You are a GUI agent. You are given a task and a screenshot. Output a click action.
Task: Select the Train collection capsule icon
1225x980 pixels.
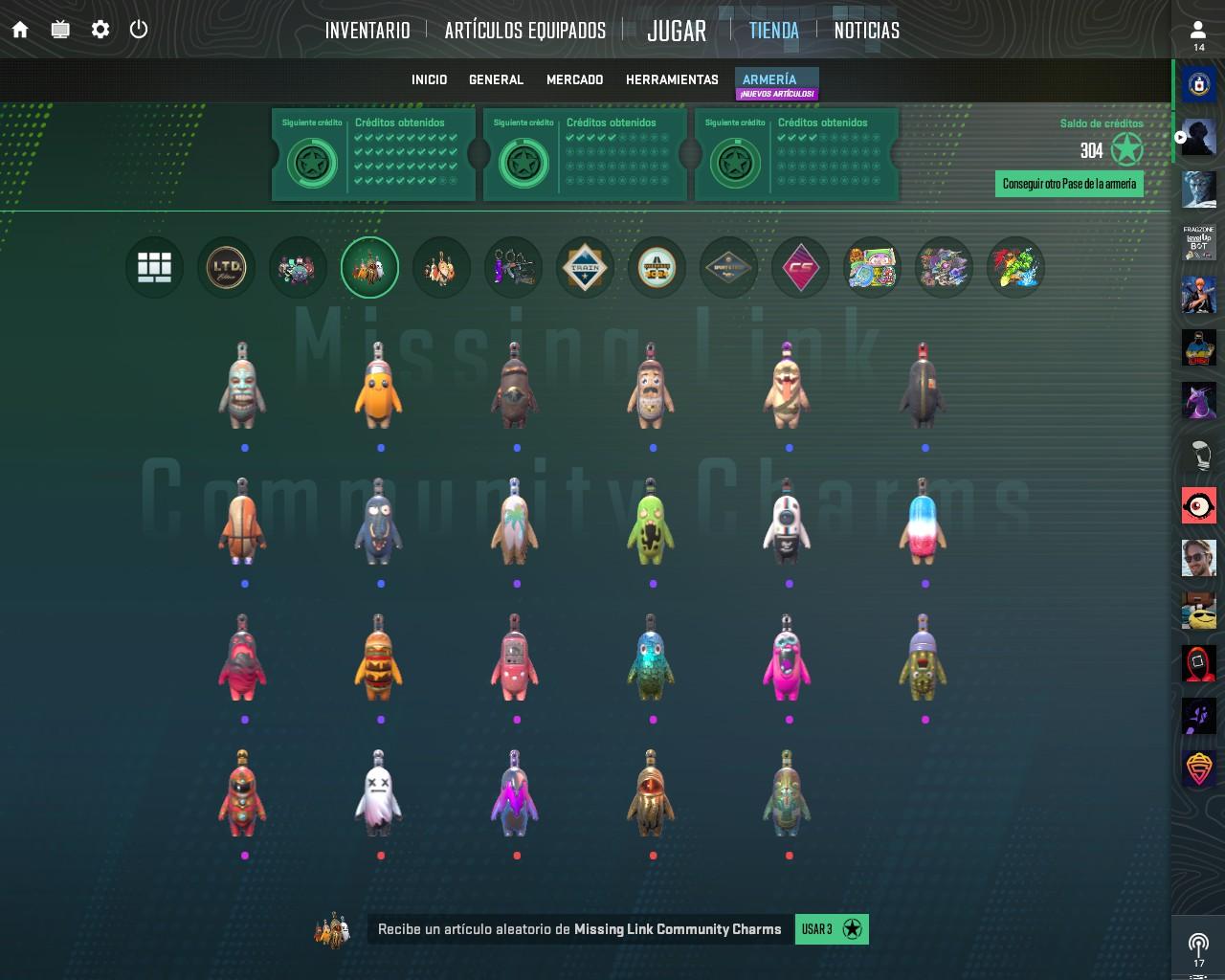click(x=585, y=268)
